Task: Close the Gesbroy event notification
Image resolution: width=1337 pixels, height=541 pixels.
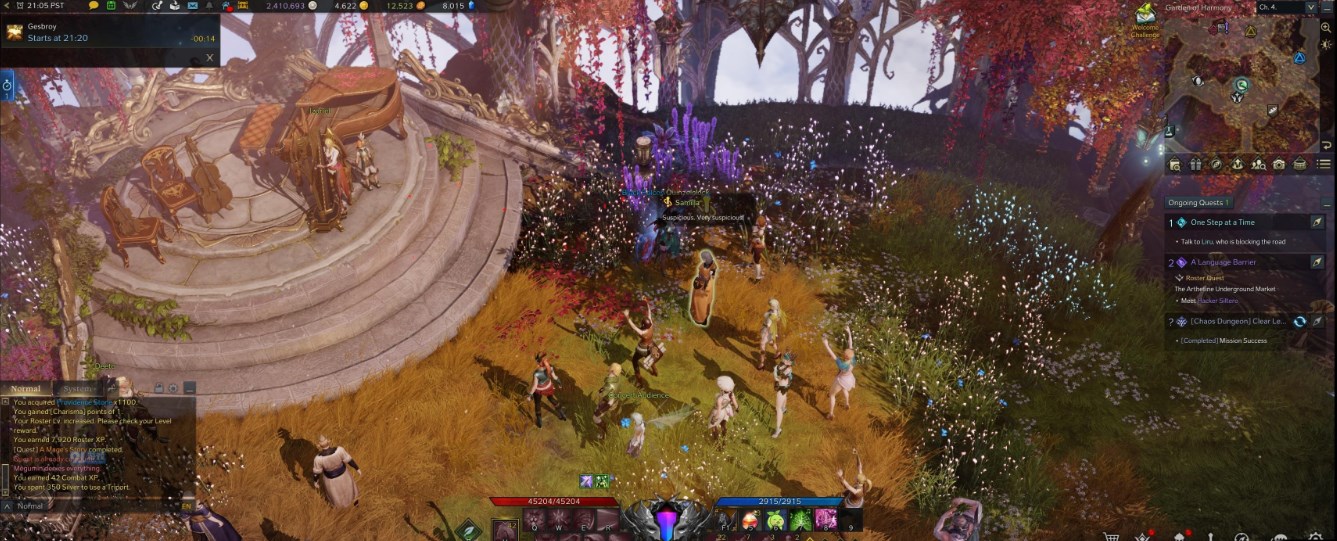Action: click(209, 57)
